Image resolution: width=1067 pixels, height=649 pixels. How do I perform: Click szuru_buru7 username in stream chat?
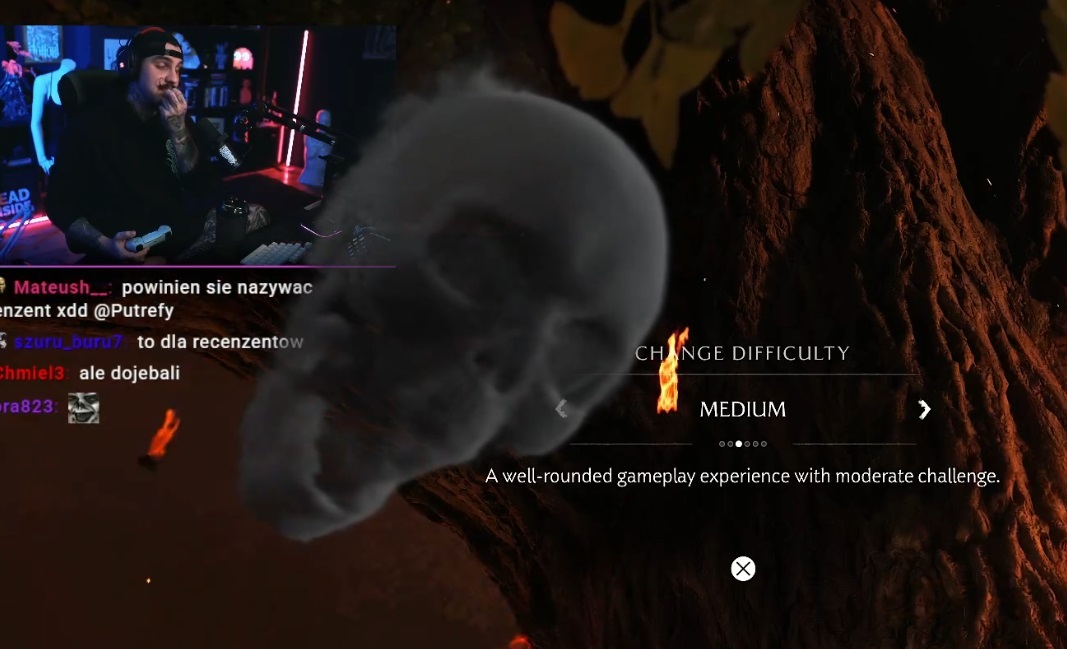click(x=68, y=342)
